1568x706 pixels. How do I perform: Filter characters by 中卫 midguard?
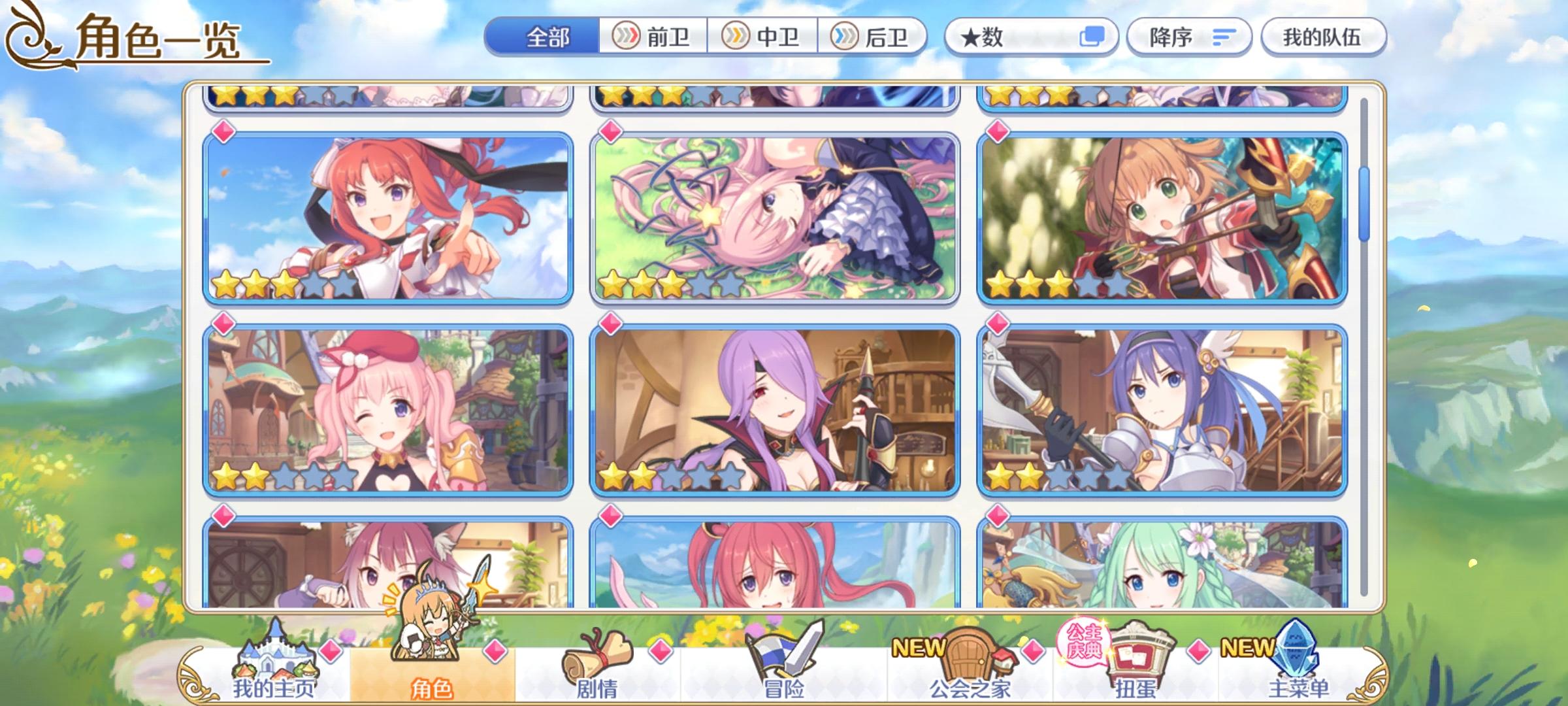pyautogui.click(x=761, y=37)
